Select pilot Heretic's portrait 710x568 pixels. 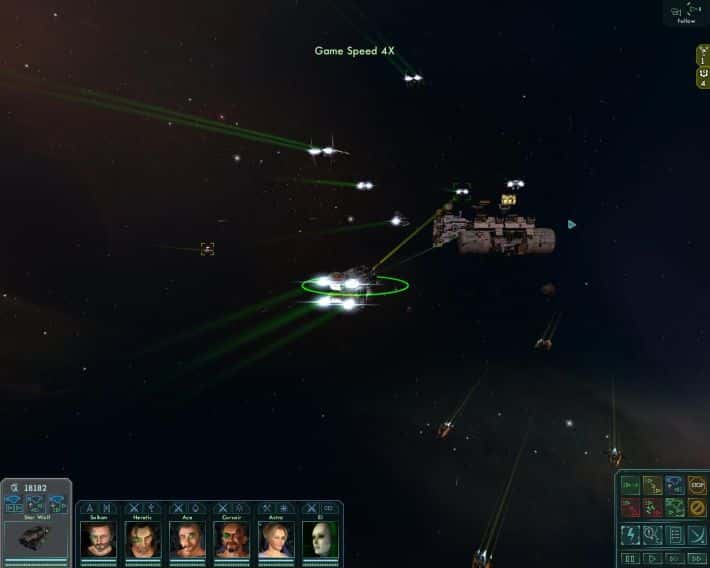[143, 538]
